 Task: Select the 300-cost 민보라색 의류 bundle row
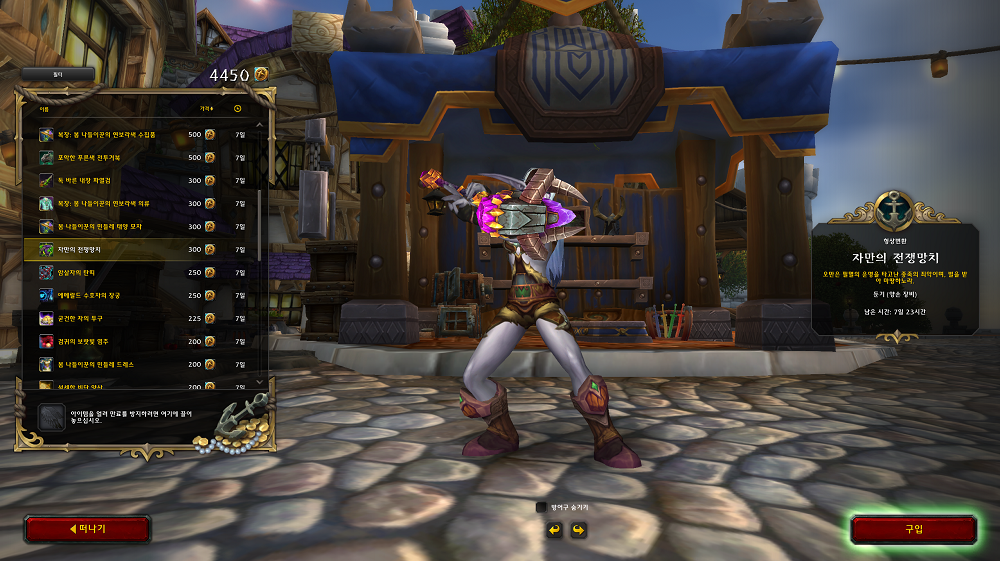pos(140,204)
